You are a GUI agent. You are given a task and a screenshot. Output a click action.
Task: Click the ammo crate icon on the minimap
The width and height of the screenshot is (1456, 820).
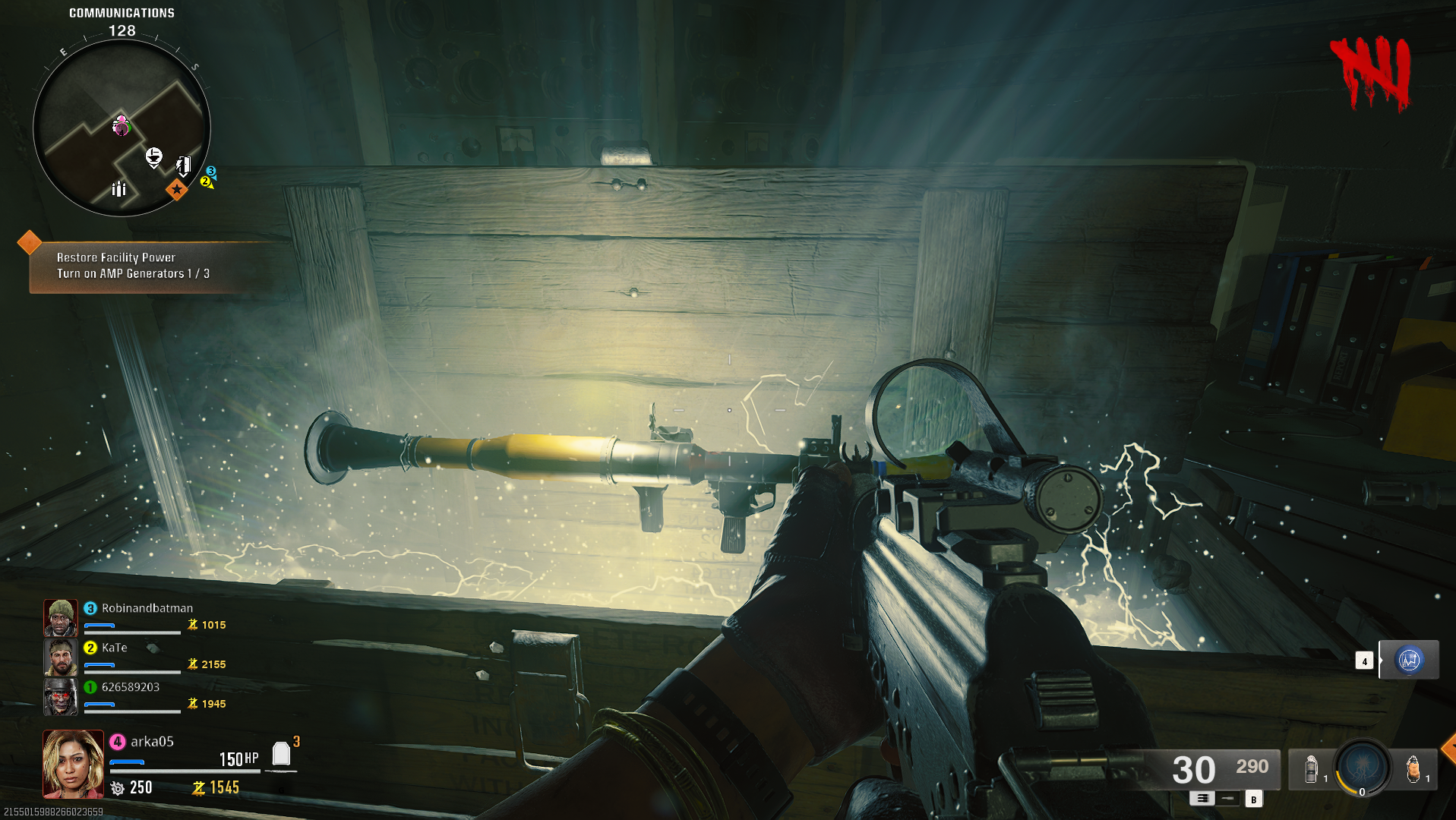119,191
